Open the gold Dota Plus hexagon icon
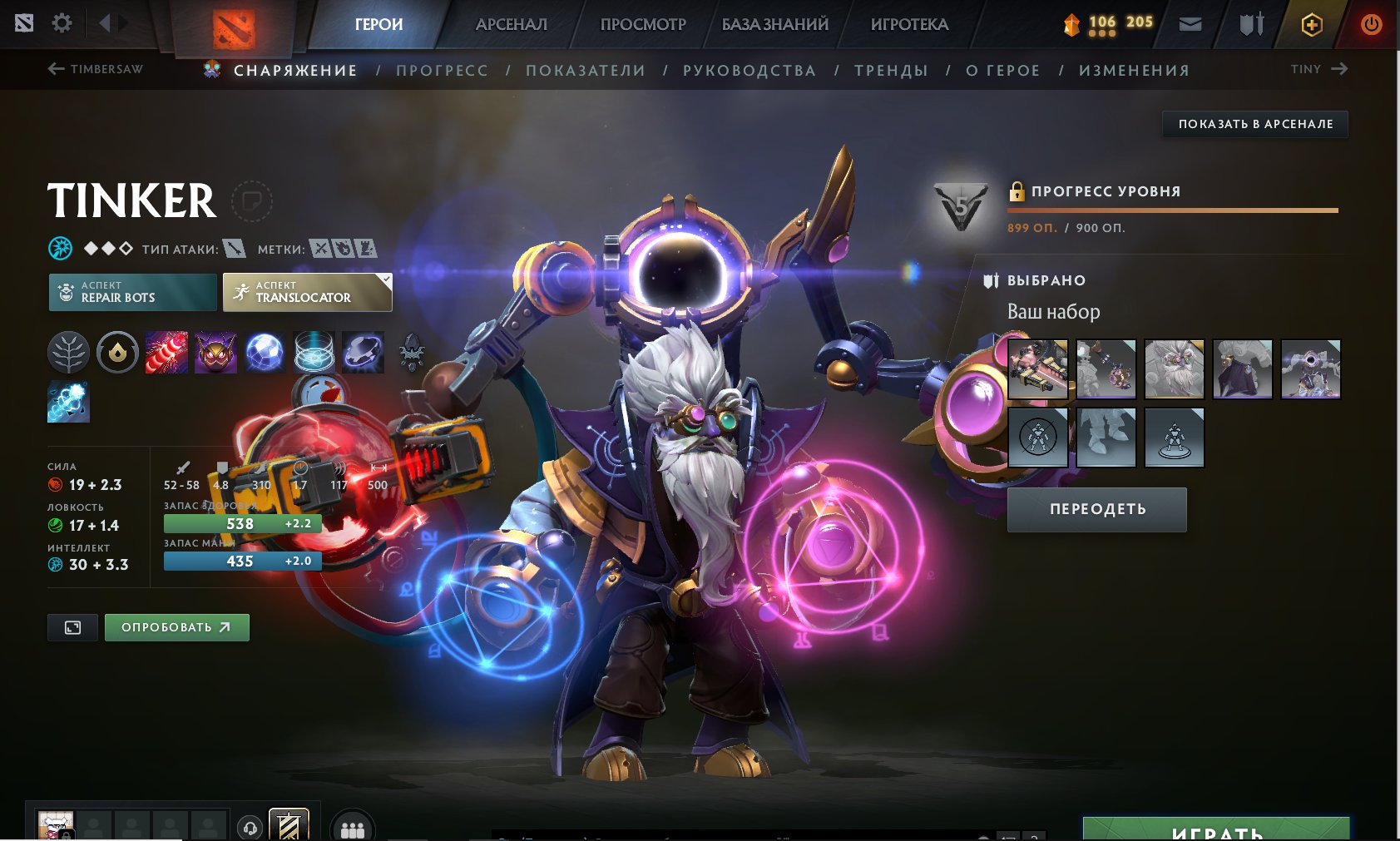The image size is (1400, 841). pyautogui.click(x=1312, y=23)
